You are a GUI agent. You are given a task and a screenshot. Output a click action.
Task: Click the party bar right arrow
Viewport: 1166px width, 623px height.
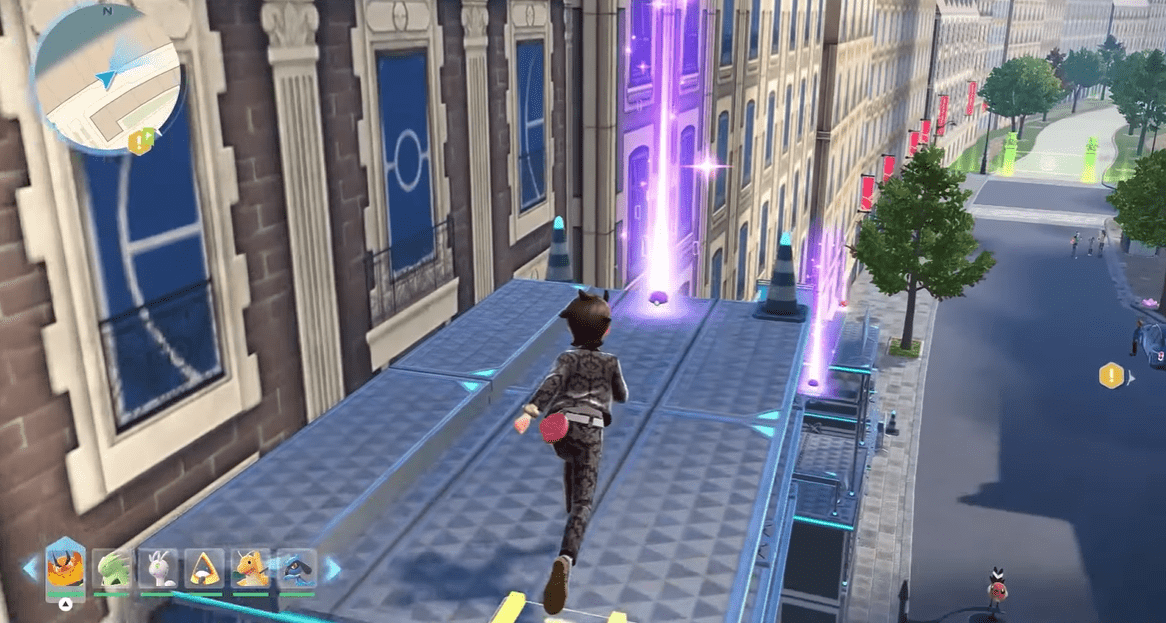[x=332, y=569]
